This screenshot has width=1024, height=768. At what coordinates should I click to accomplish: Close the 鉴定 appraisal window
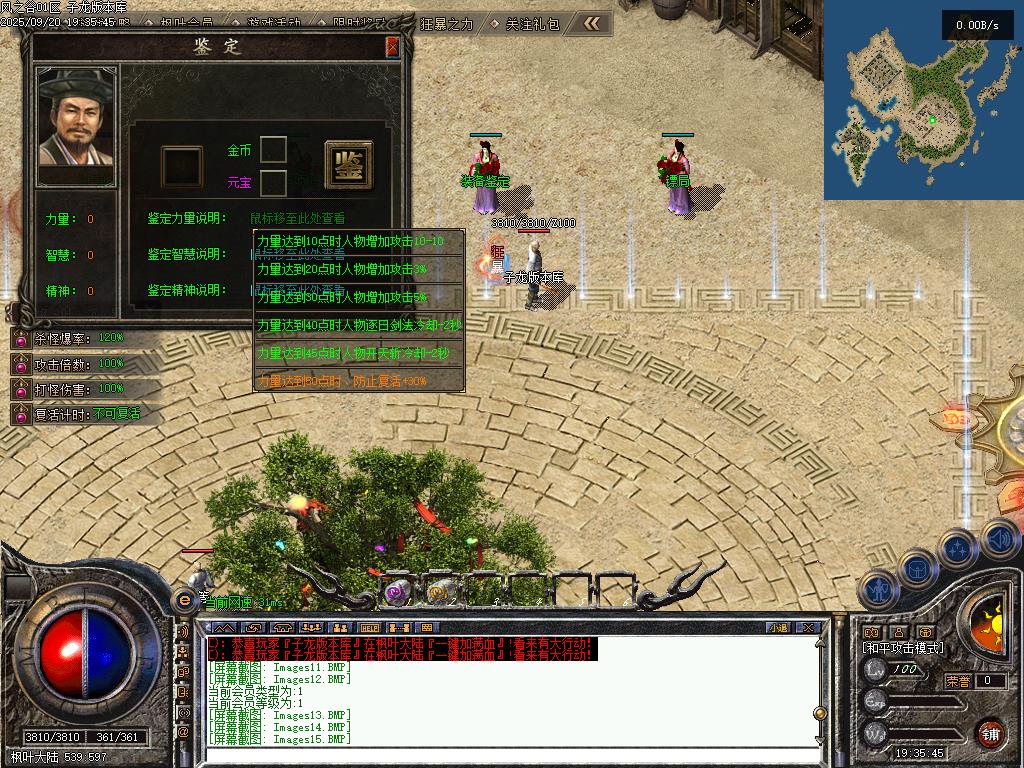pyautogui.click(x=392, y=47)
